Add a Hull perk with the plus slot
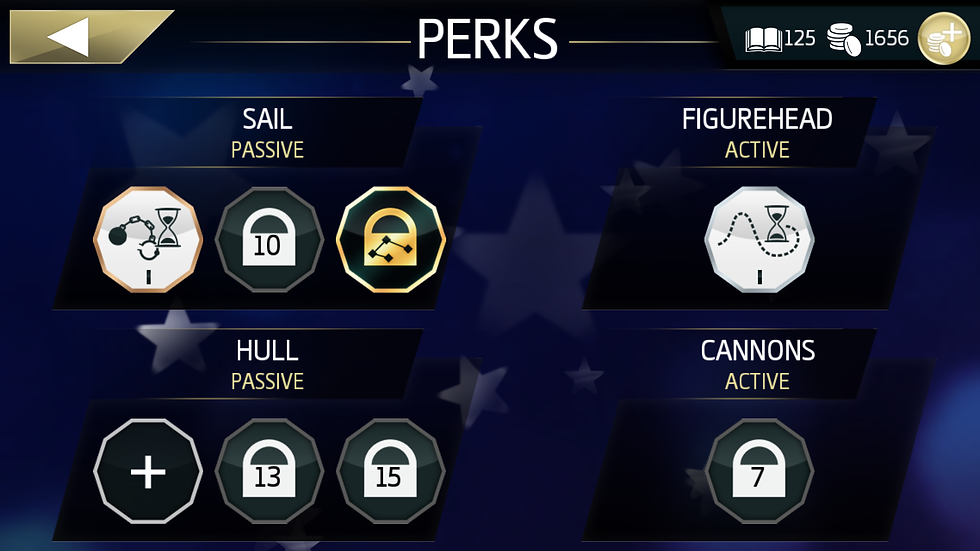The image size is (980, 551). (148, 472)
